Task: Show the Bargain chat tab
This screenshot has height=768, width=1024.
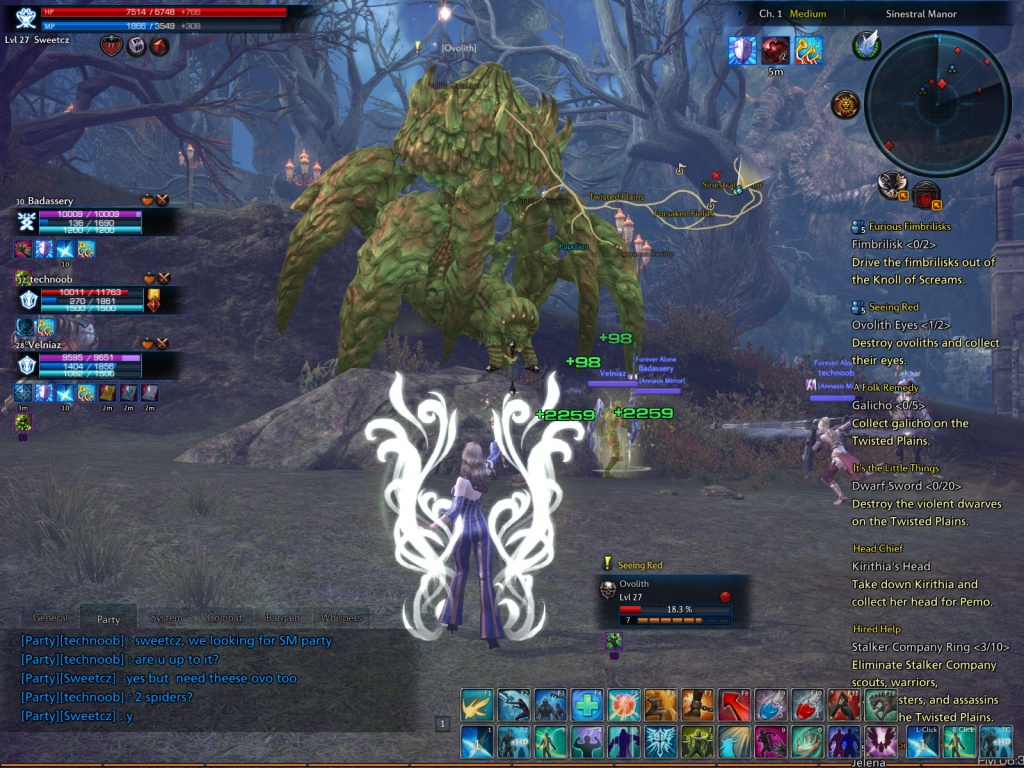Action: [x=281, y=618]
